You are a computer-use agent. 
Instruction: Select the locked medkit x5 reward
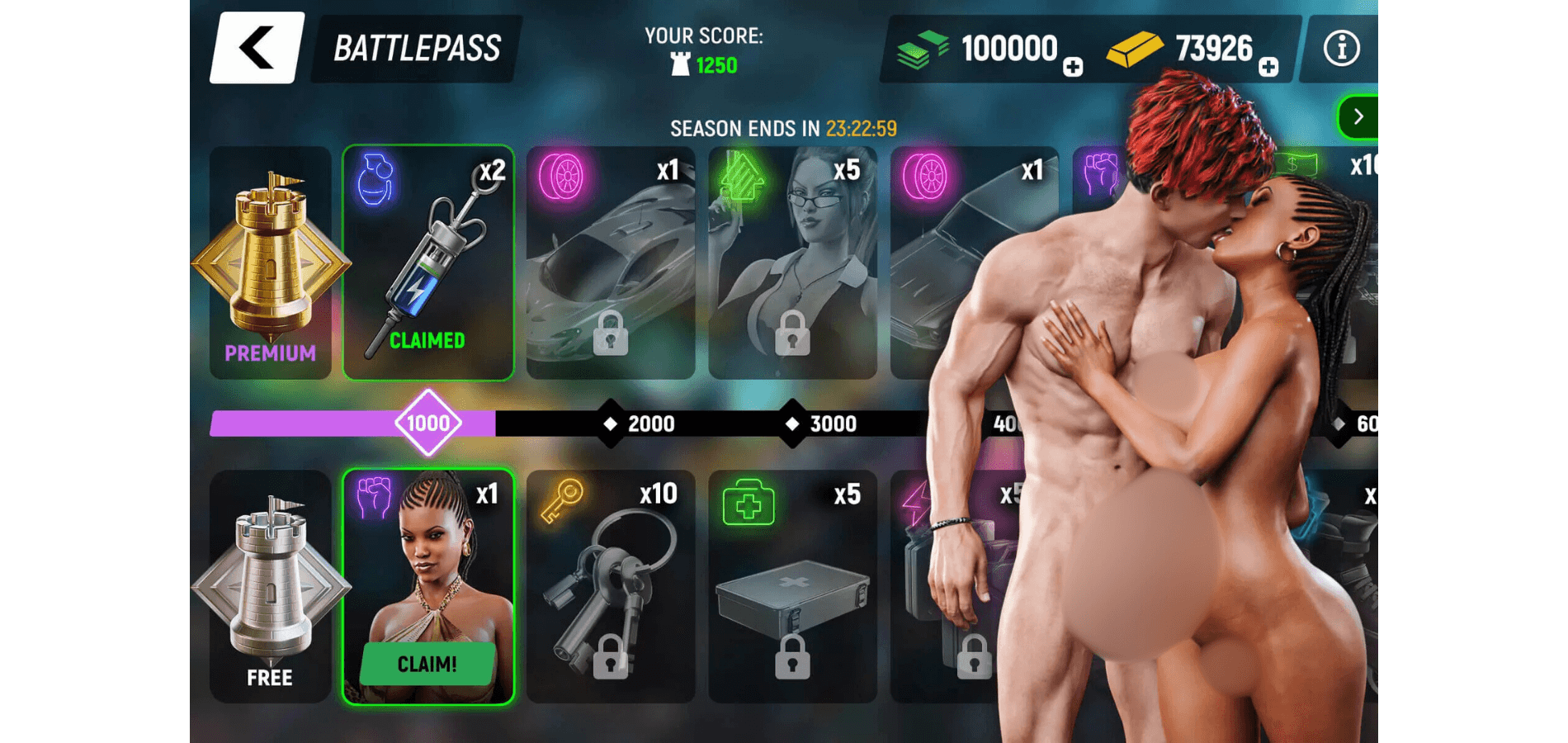[x=792, y=586]
